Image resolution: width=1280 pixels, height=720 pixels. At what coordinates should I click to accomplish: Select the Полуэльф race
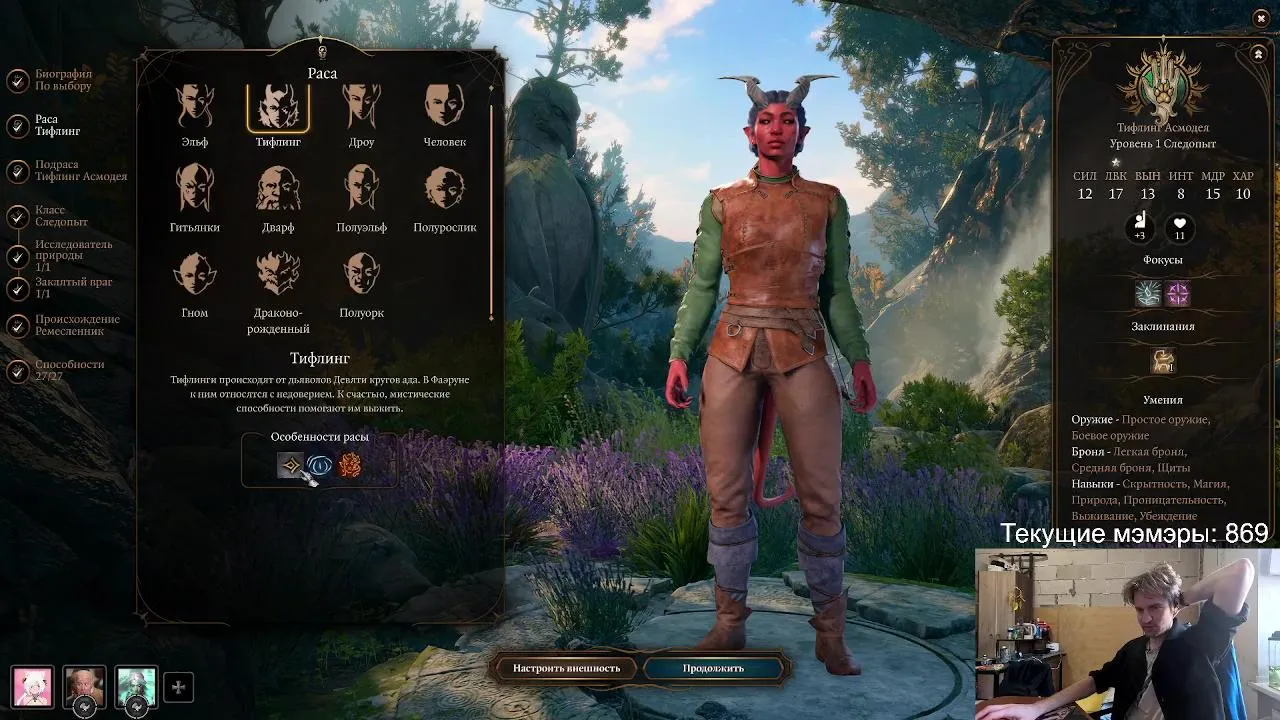pos(361,190)
